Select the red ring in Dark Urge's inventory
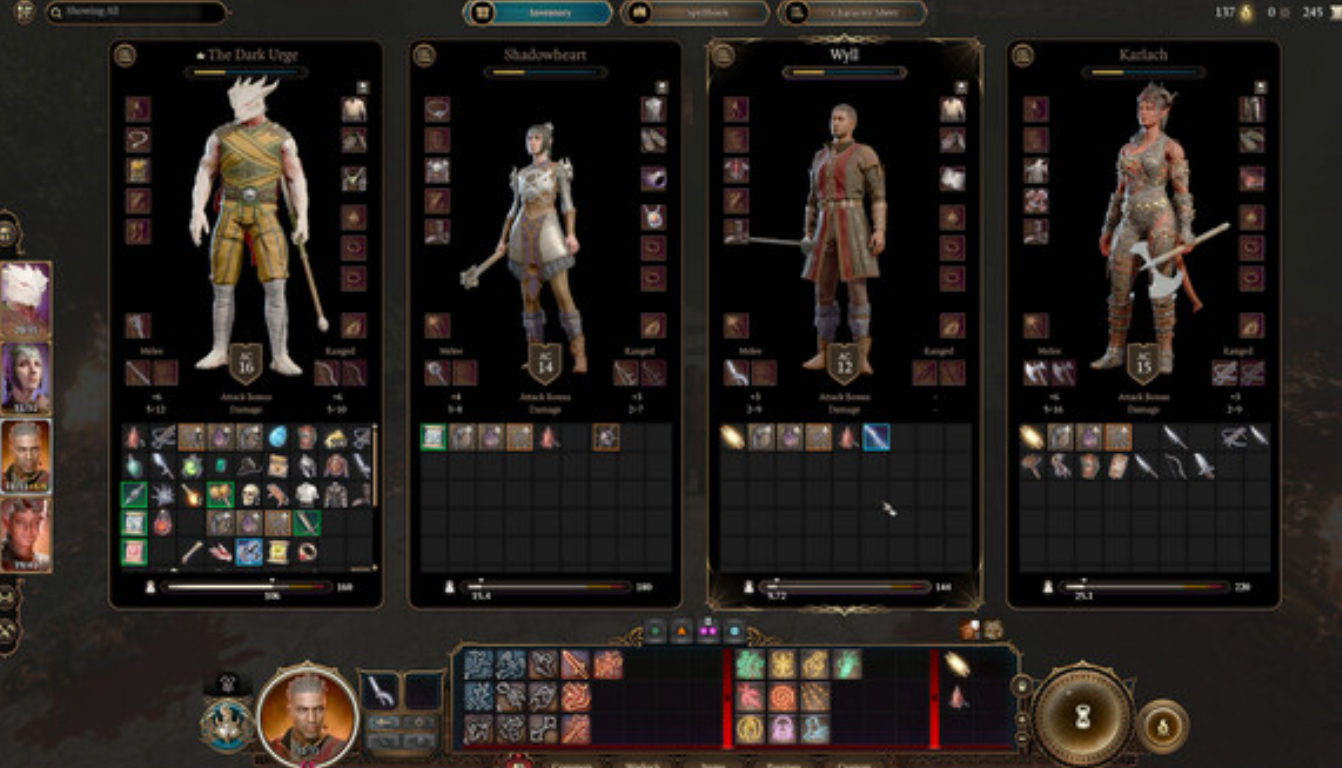The width and height of the screenshot is (1342, 768). (307, 551)
